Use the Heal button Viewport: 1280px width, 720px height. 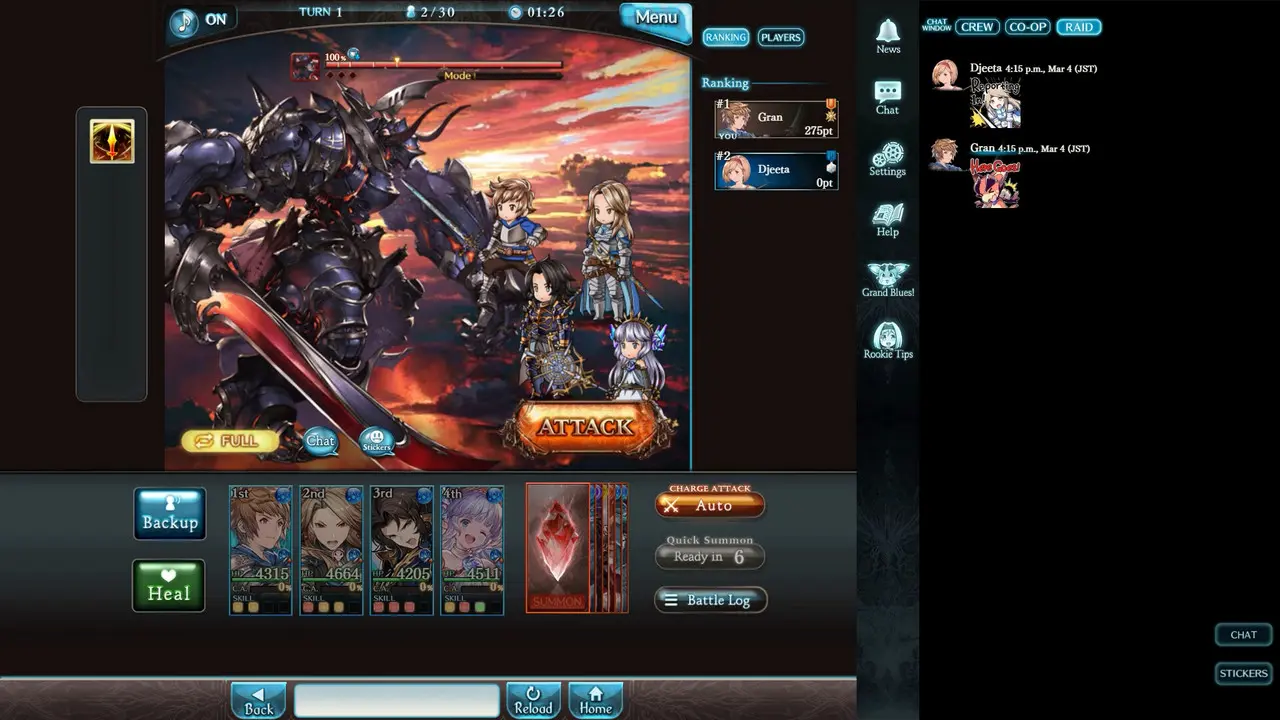[168, 585]
